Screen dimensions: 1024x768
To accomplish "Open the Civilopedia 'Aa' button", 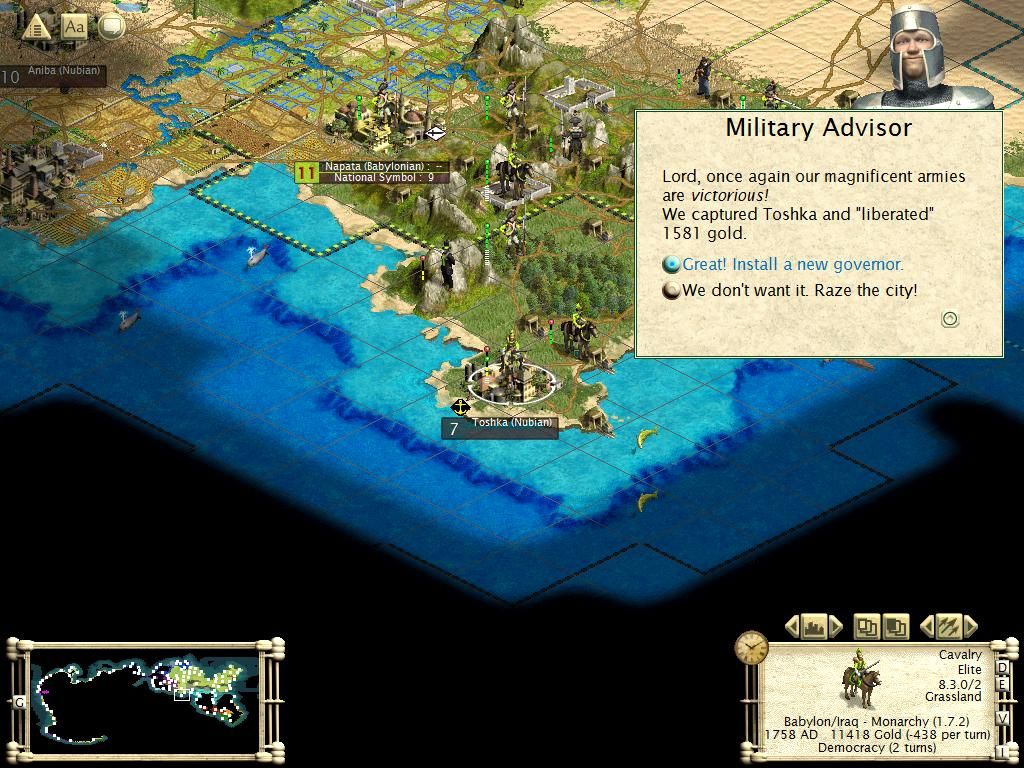I will click(75, 27).
